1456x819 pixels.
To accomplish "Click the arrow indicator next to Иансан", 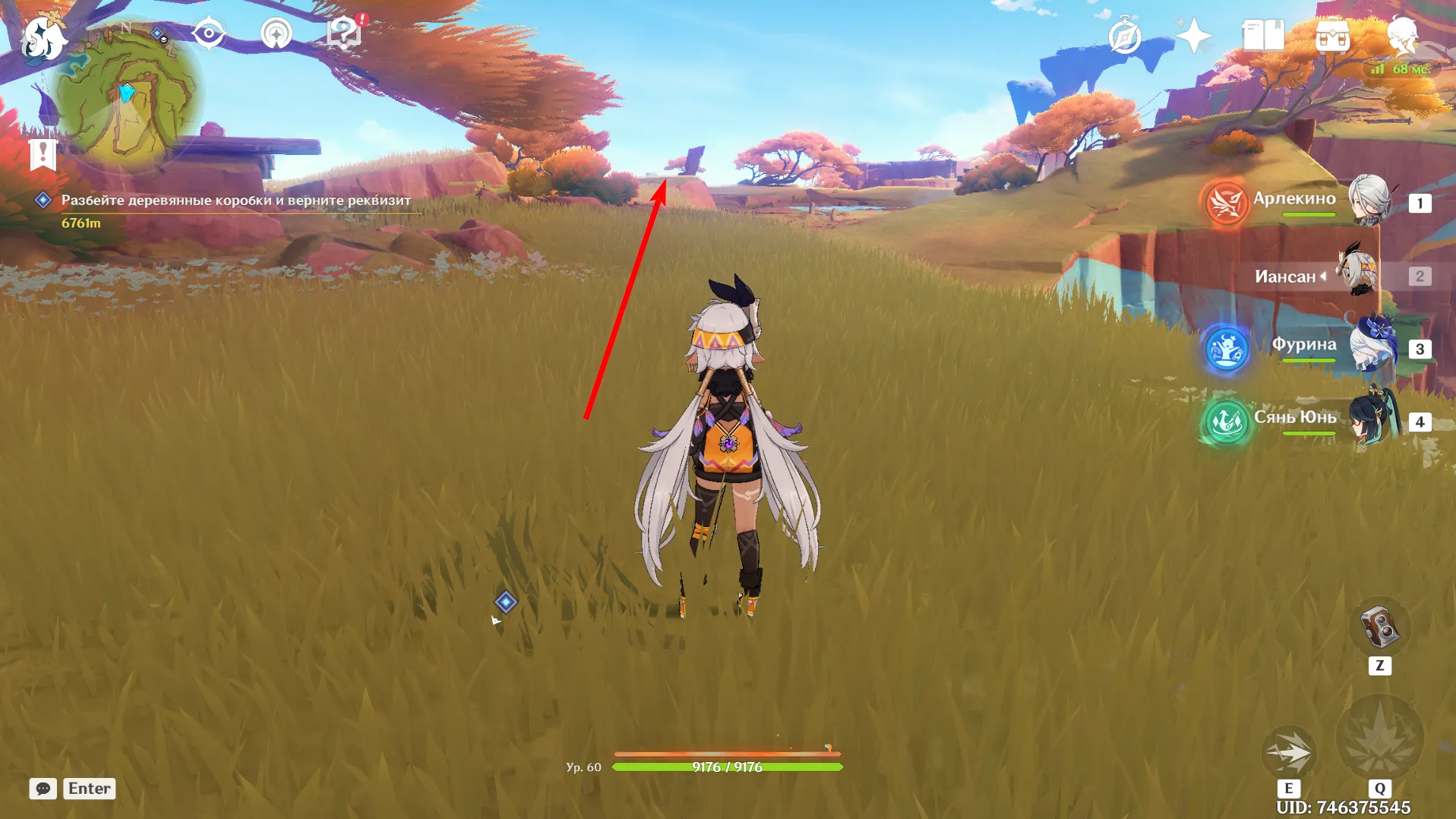I will [1322, 277].
